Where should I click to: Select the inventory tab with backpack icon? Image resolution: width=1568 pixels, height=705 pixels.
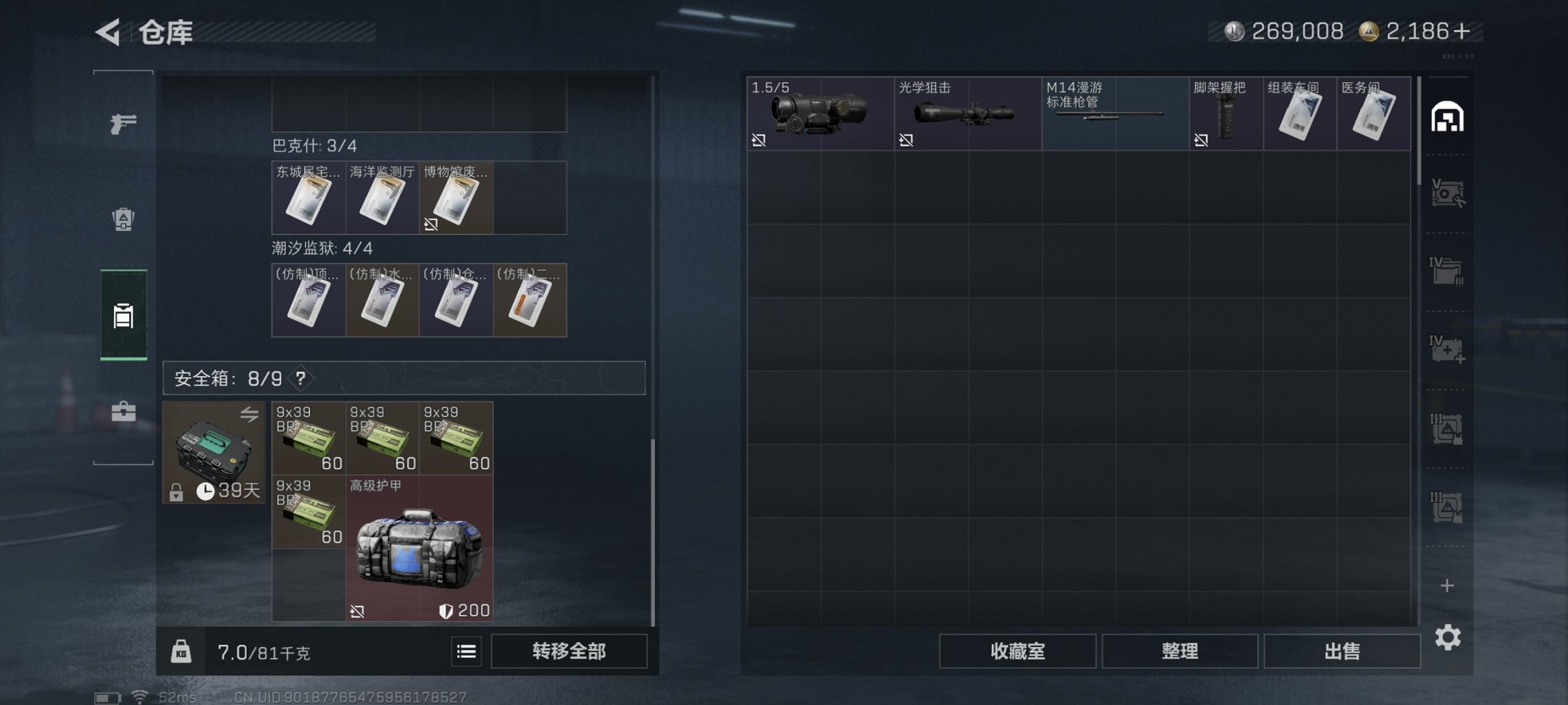tap(123, 316)
